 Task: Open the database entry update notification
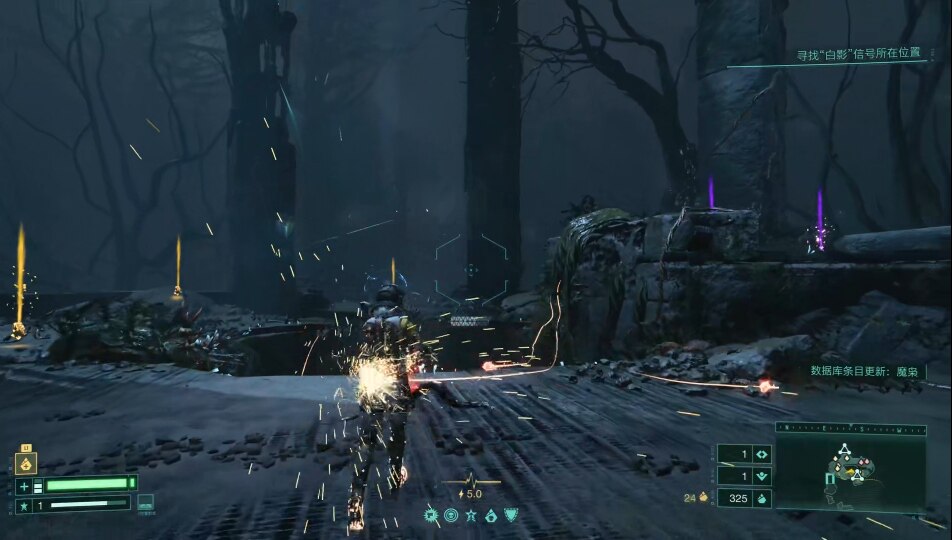(863, 371)
